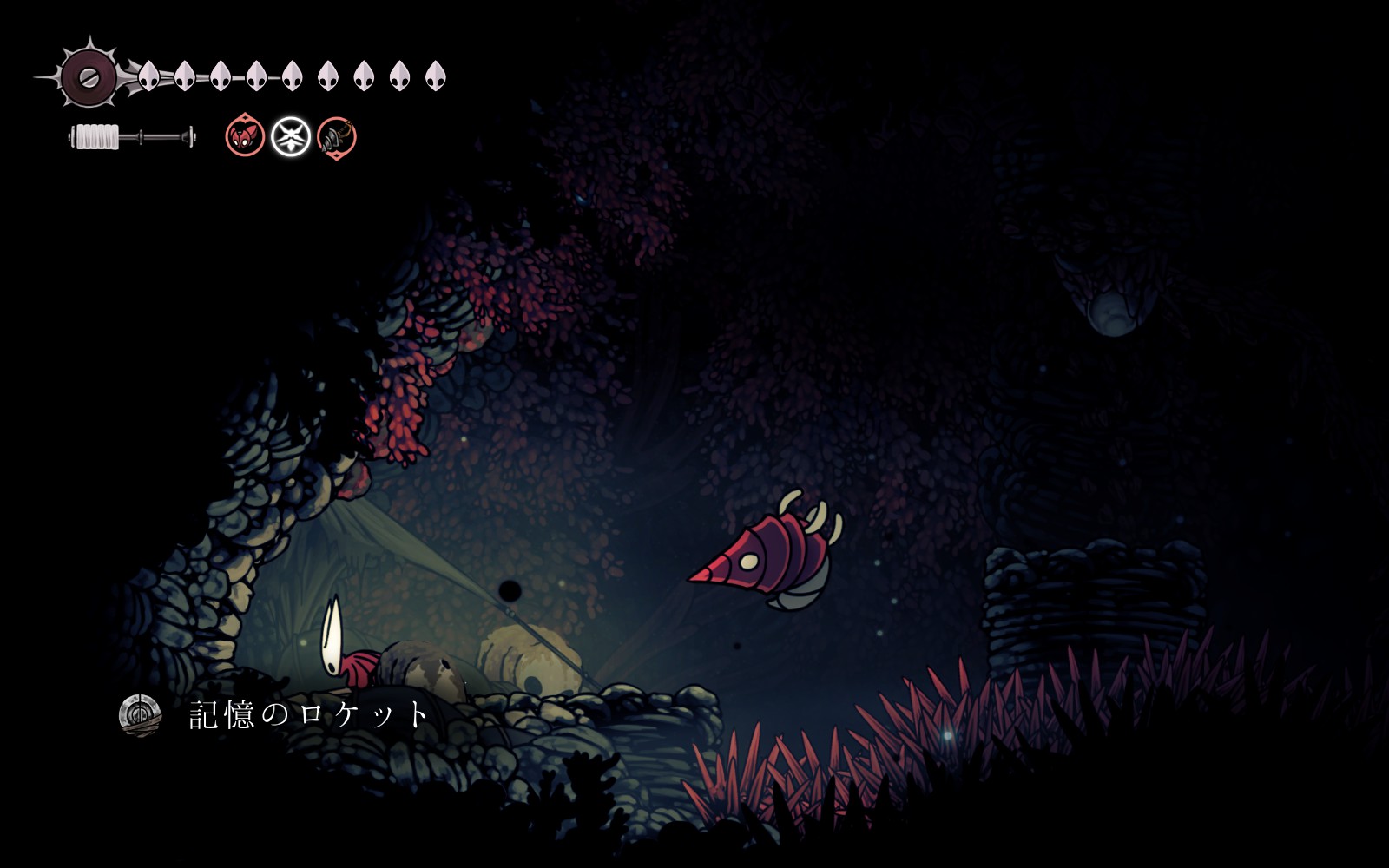Choose the drill tool icon
Screen dimensions: 1389x868
336,137
